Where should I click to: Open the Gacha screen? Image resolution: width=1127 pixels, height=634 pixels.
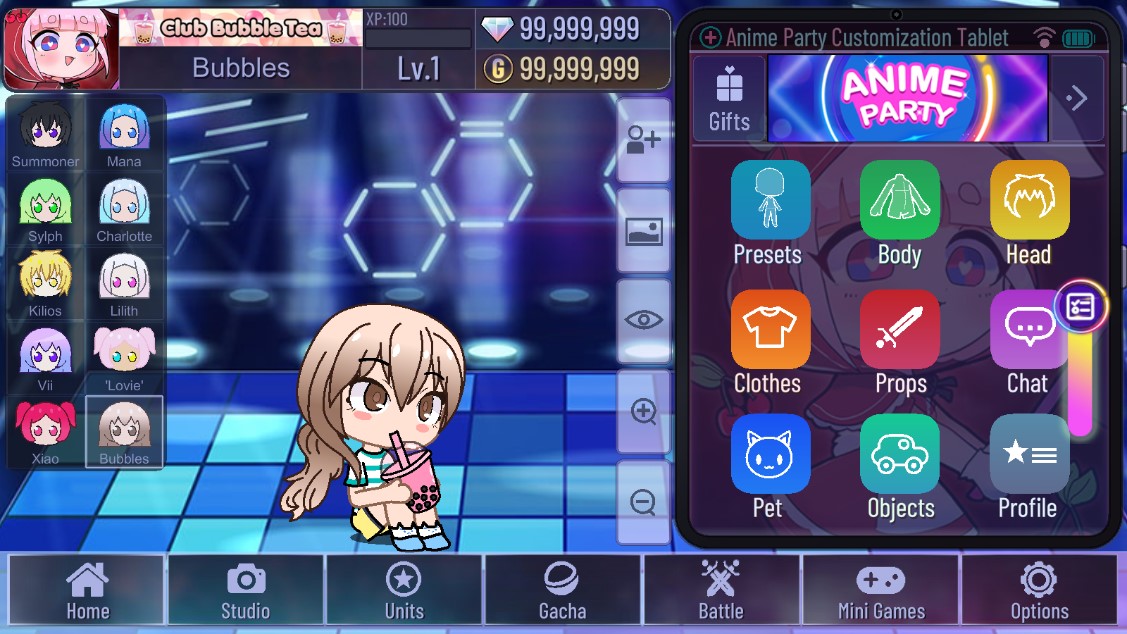pyautogui.click(x=562, y=590)
